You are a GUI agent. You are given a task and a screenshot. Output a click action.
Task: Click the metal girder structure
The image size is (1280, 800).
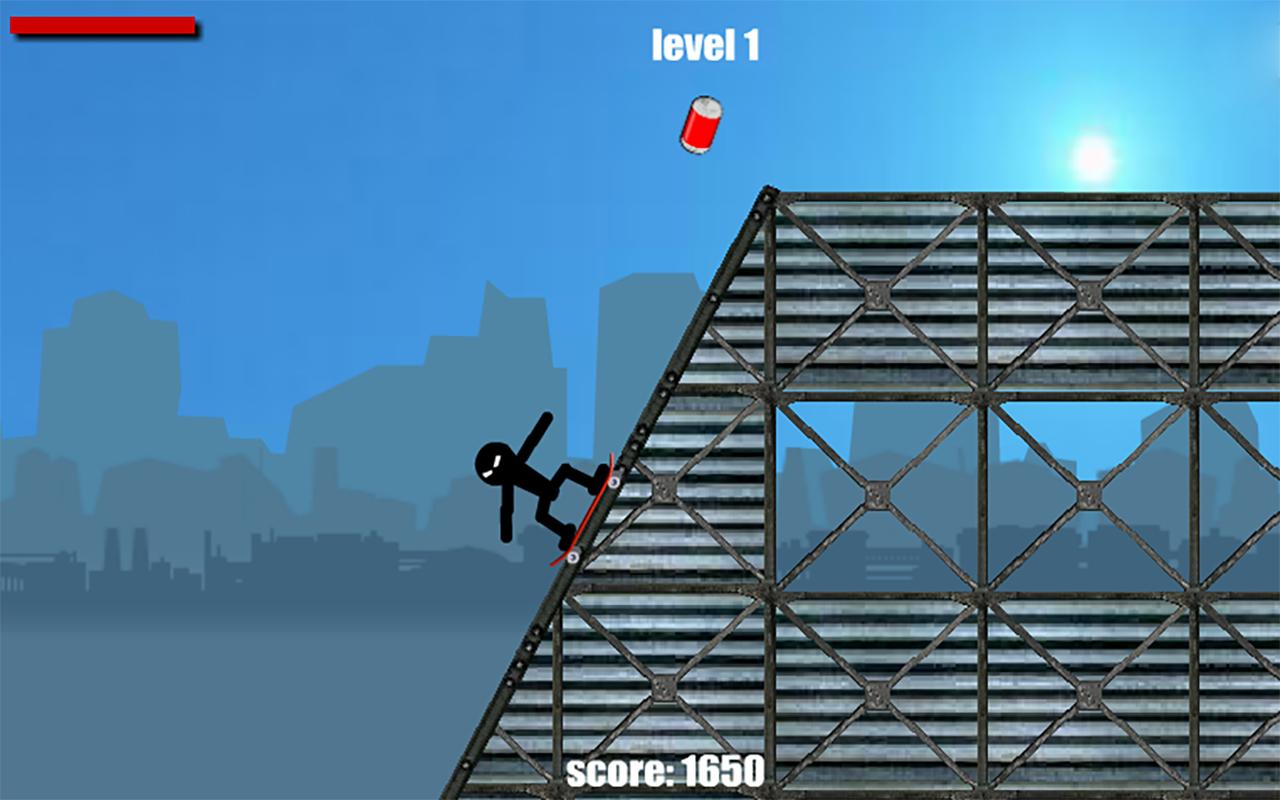coord(1000,400)
